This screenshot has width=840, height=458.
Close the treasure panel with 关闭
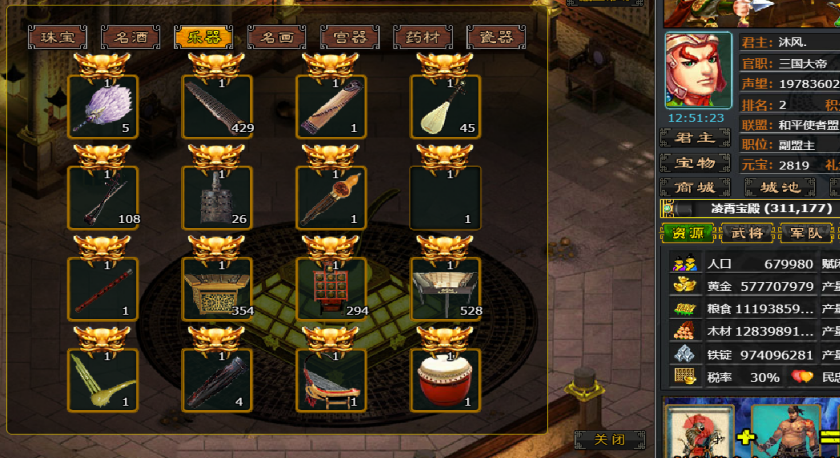tap(609, 440)
